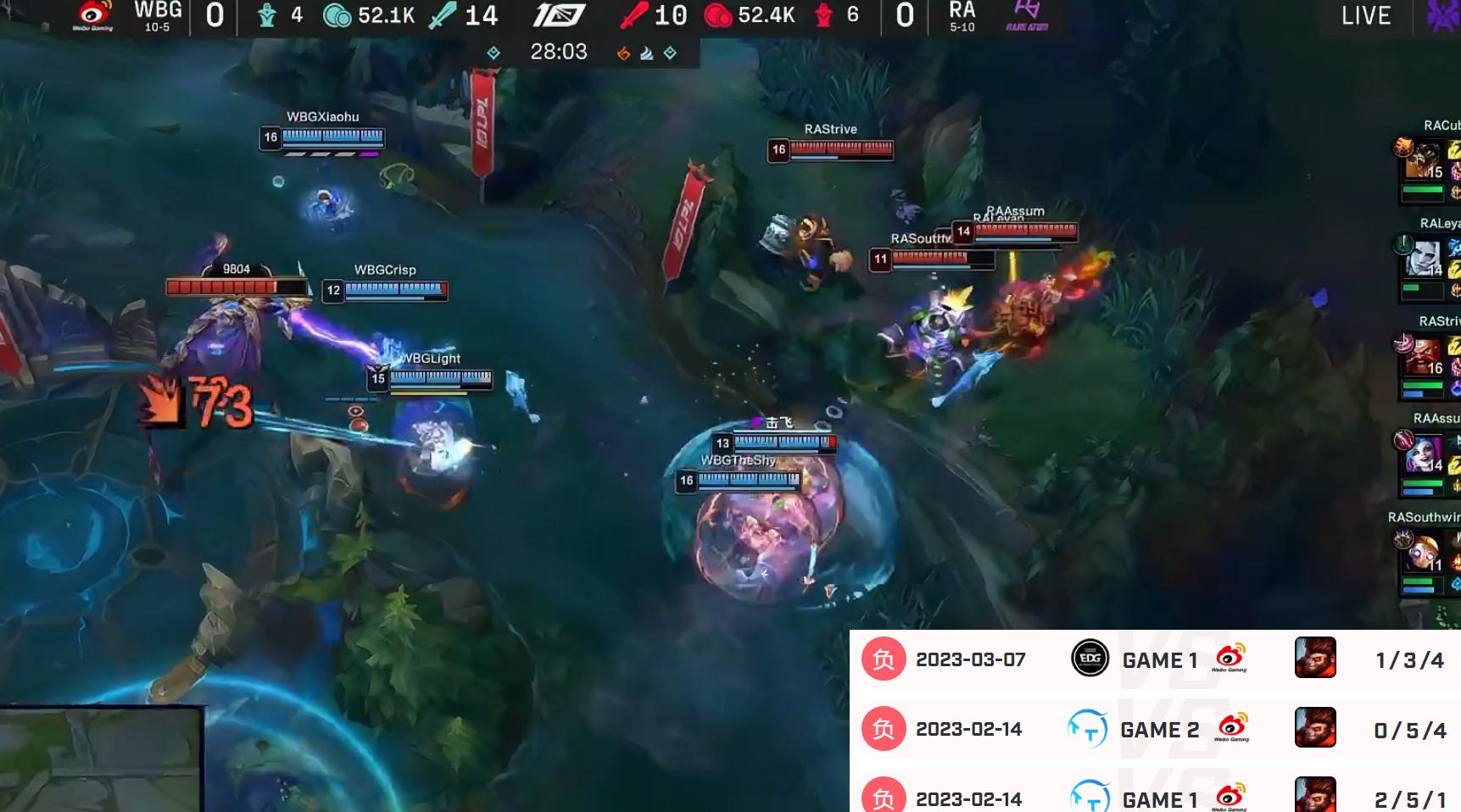
Task: Click the EDG logo in the match history panel
Action: point(1089,659)
